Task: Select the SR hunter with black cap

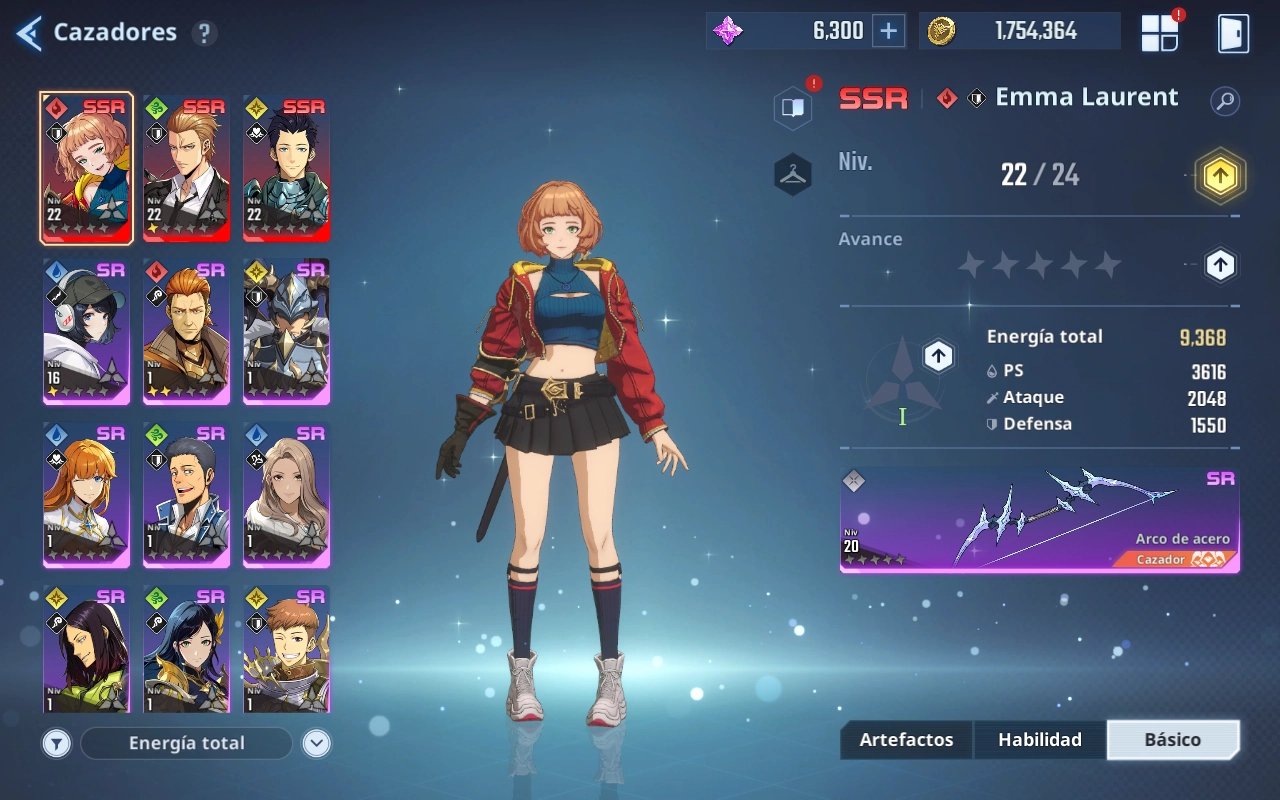Action: (86, 331)
